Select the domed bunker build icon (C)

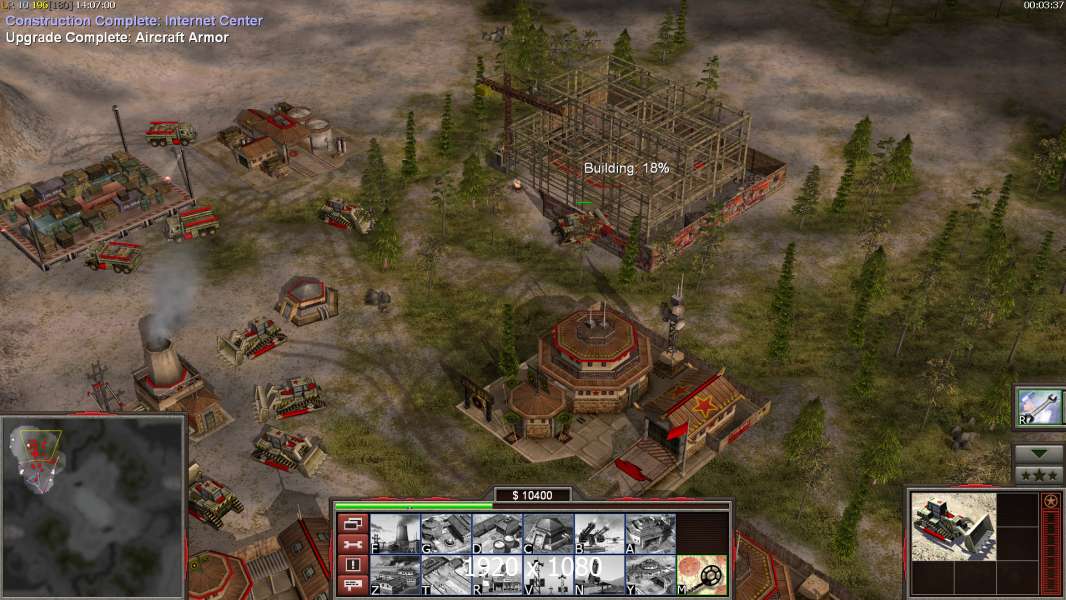coord(548,533)
